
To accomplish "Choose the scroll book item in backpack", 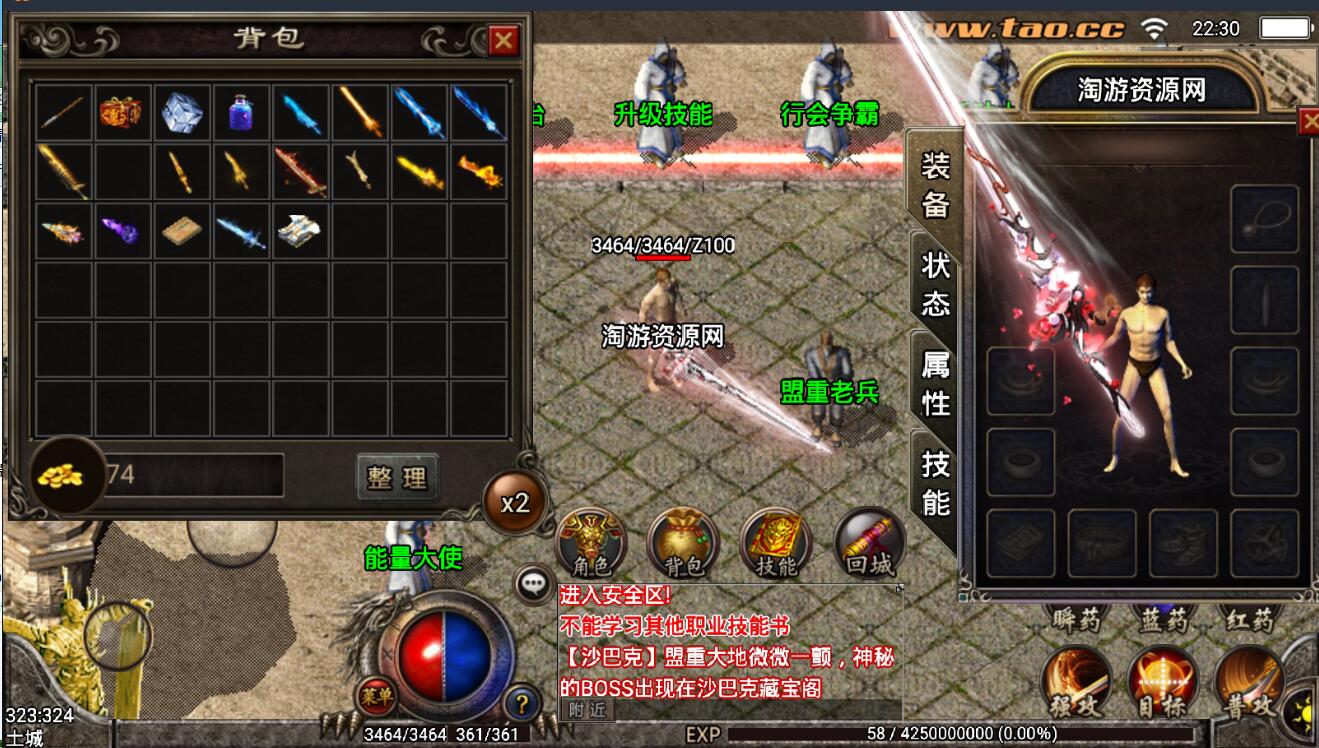I will click(181, 231).
